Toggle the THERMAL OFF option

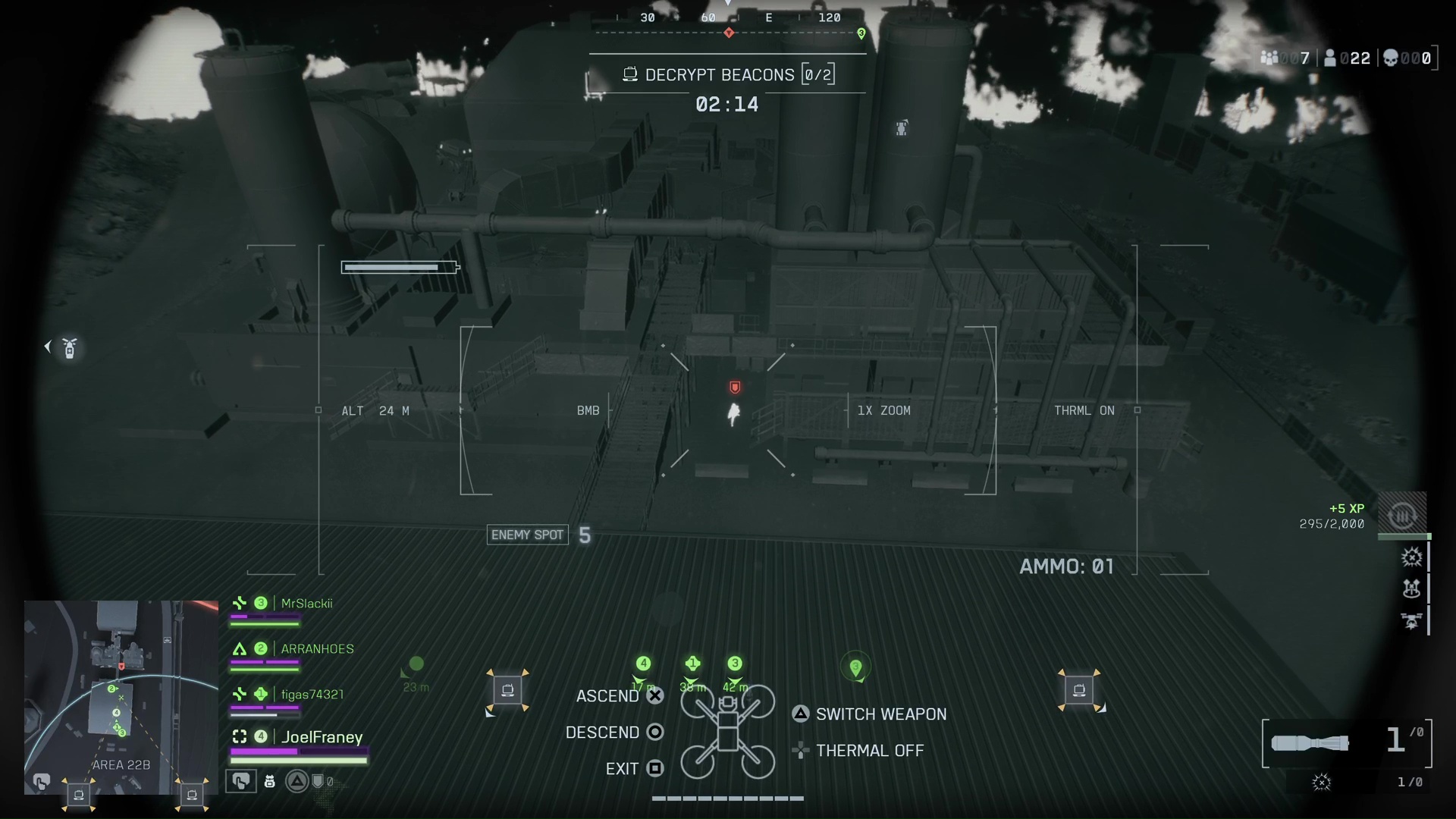coord(869,750)
